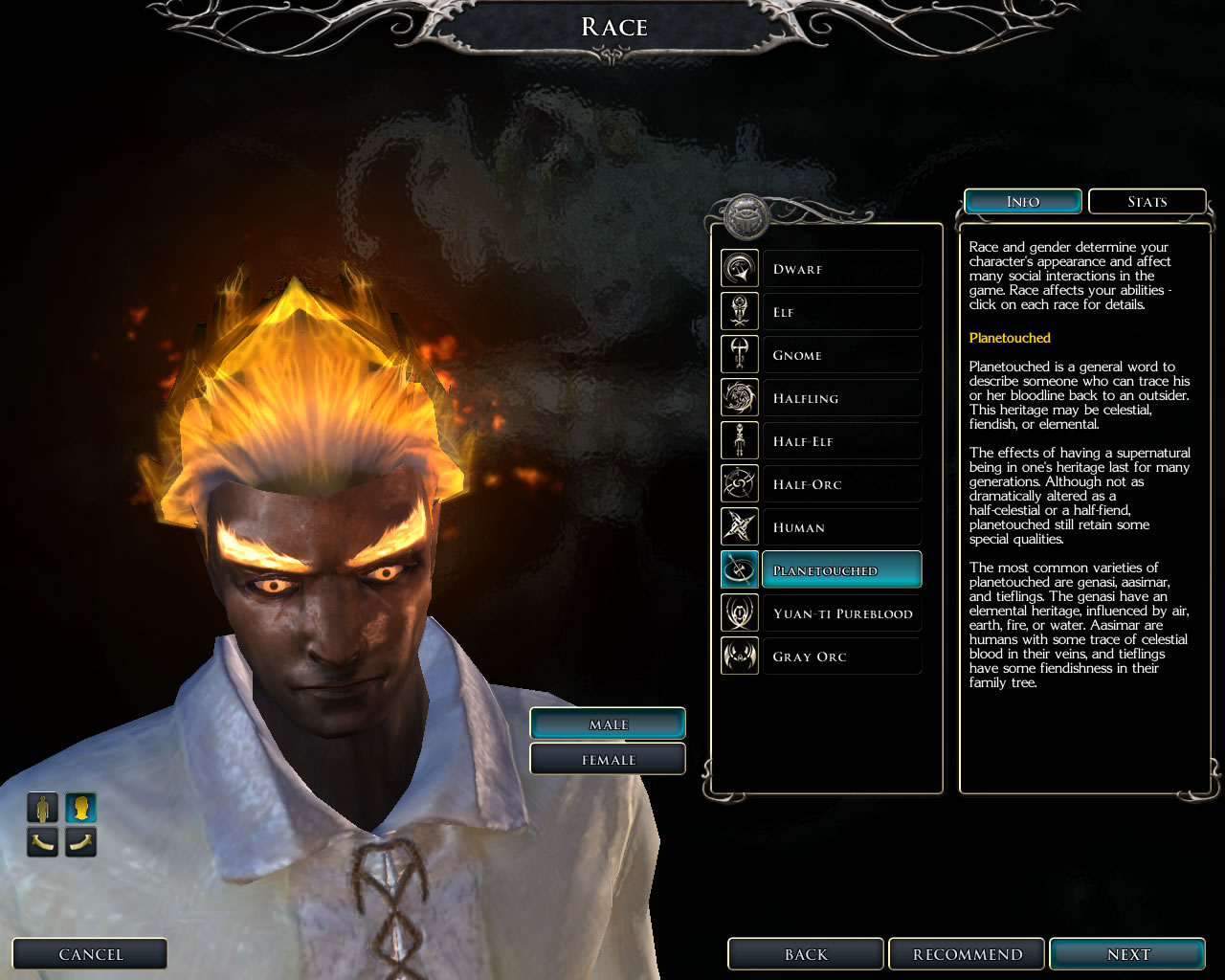Pick Human from the race list

[841, 527]
